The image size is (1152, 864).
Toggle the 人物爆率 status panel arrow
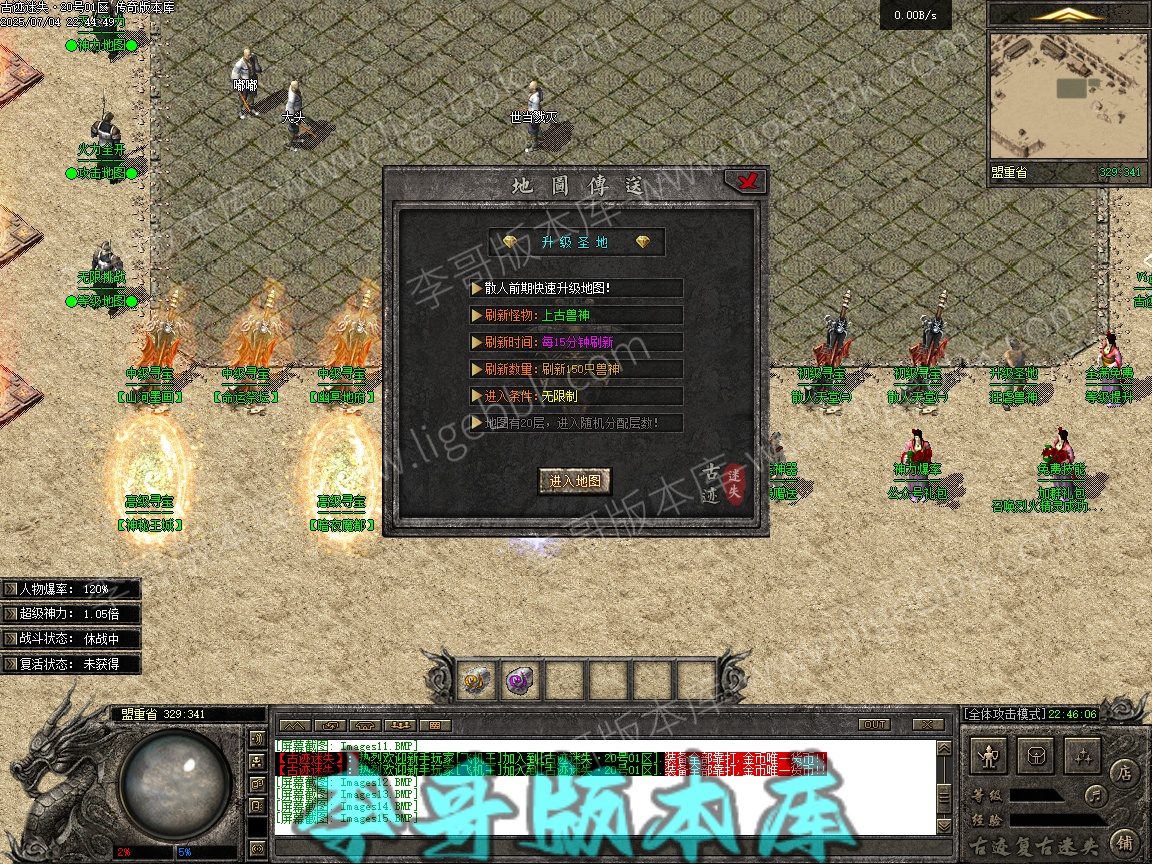tap(10, 589)
